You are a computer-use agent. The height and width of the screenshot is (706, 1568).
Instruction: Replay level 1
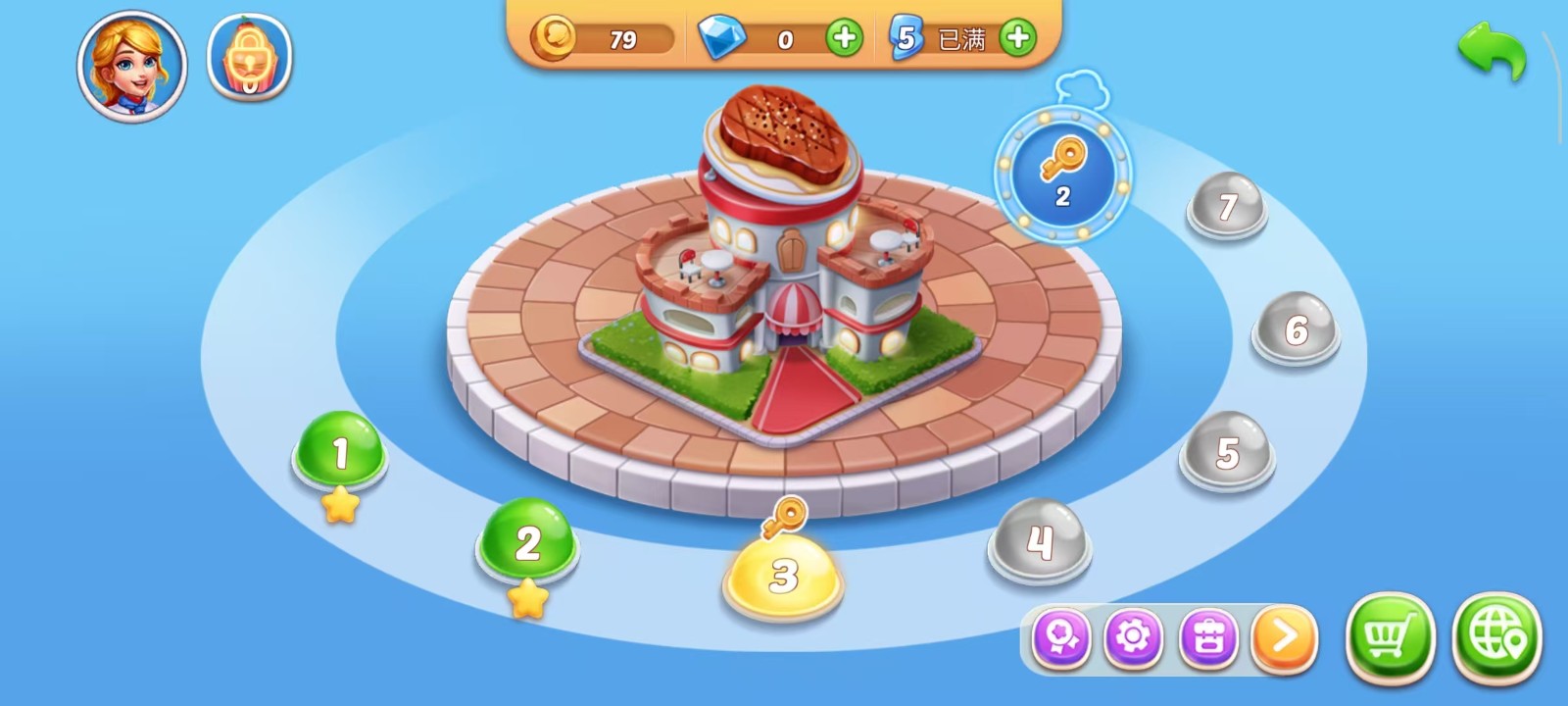click(x=339, y=452)
